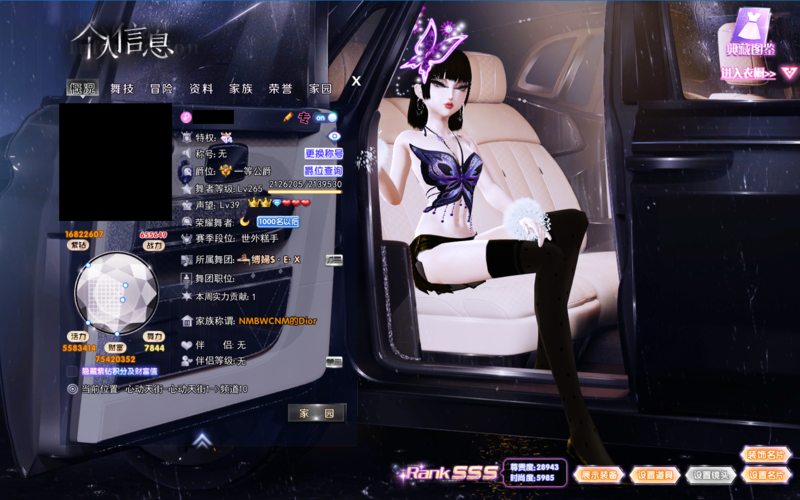This screenshot has width=800, height=500.
Task: Click the 家园 button below the panel
Action: tap(317, 413)
